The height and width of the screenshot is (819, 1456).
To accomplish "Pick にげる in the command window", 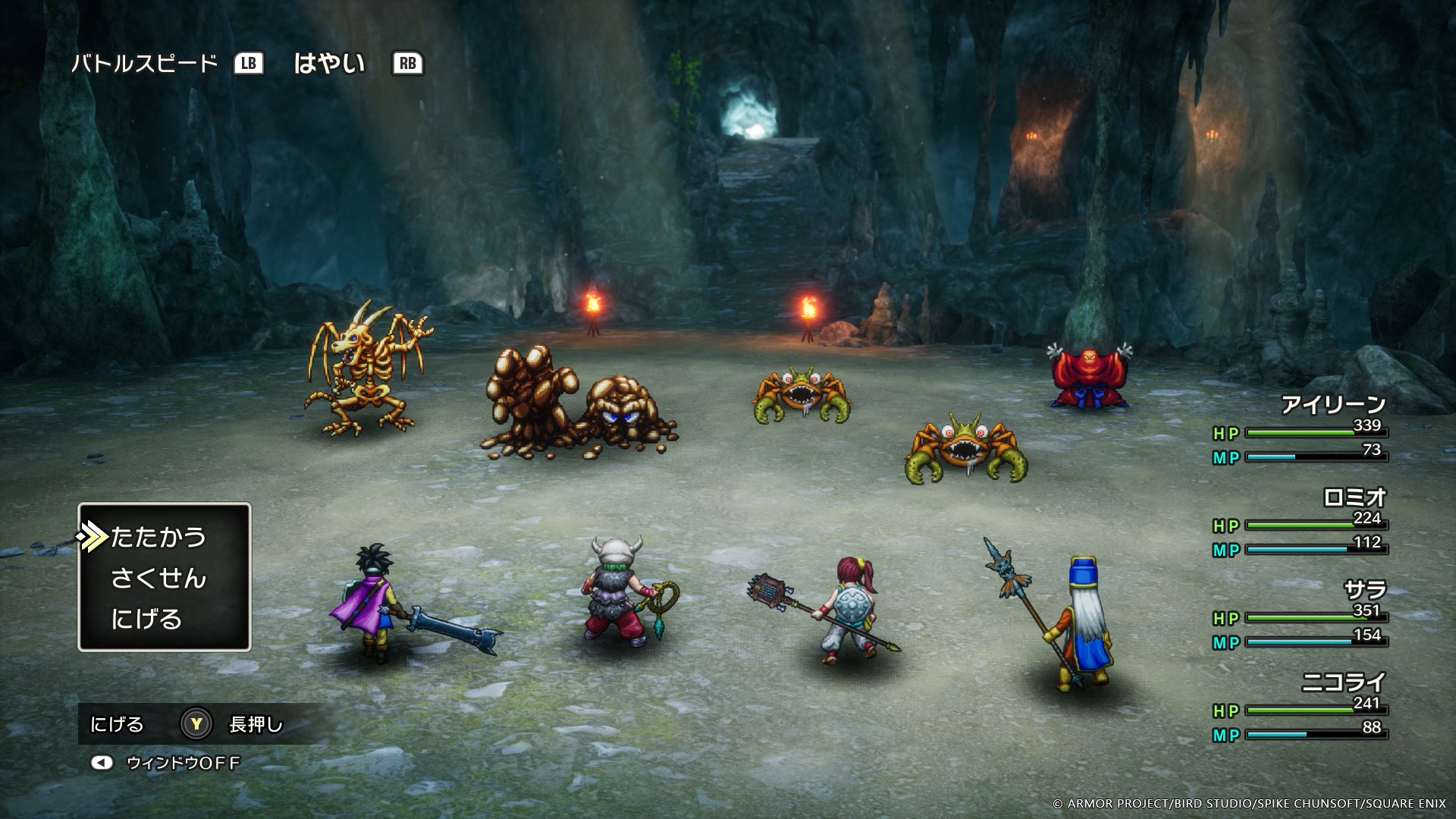I will pyautogui.click(x=146, y=619).
